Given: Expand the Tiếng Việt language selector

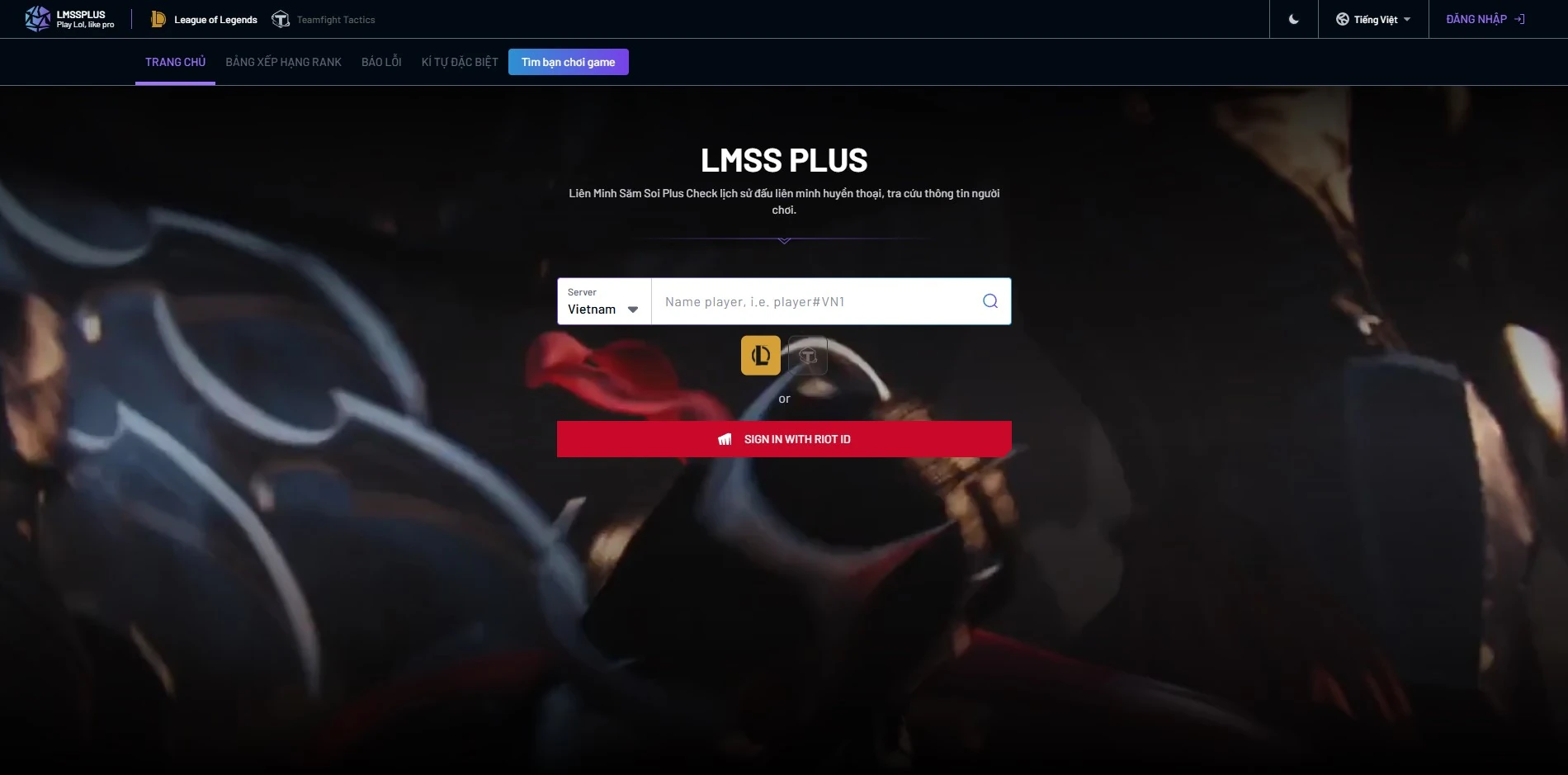Looking at the screenshot, I should (x=1372, y=18).
